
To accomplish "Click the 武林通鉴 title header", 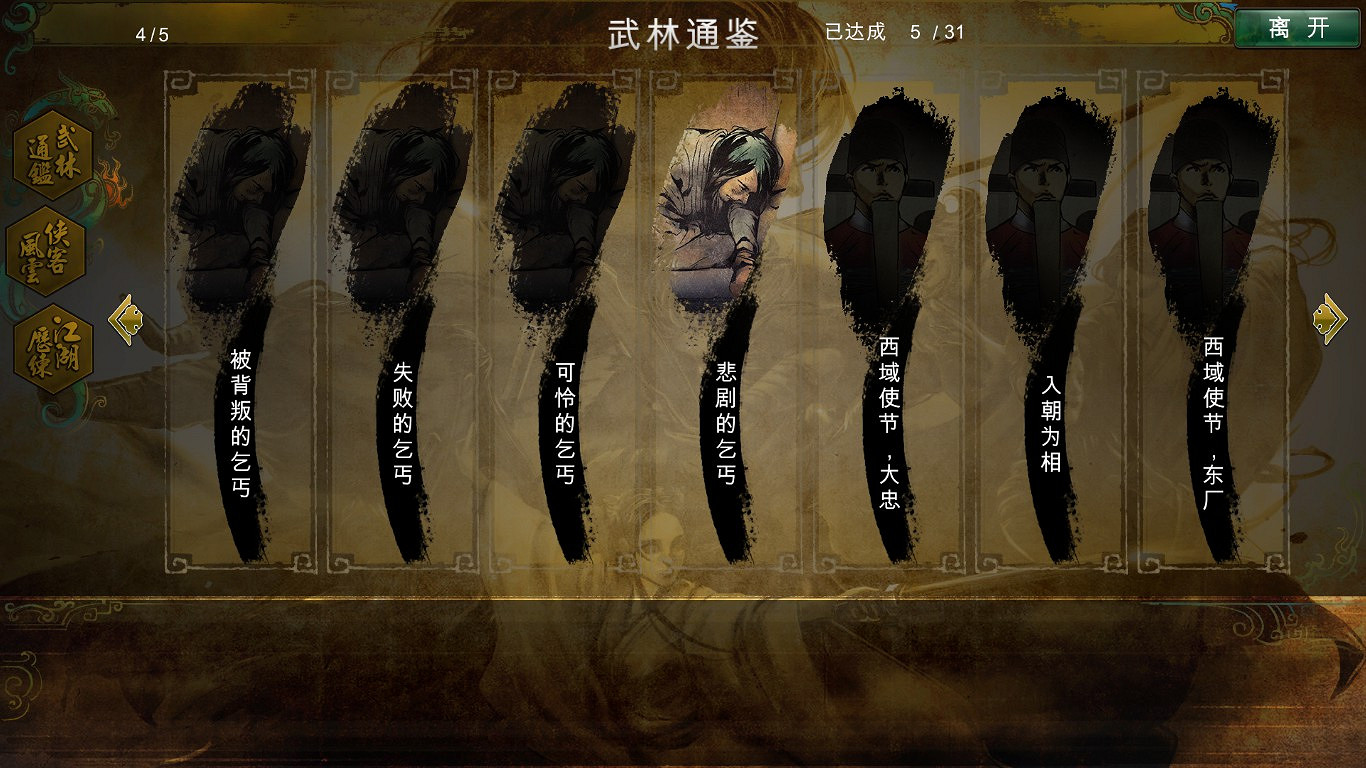I will 683,32.
